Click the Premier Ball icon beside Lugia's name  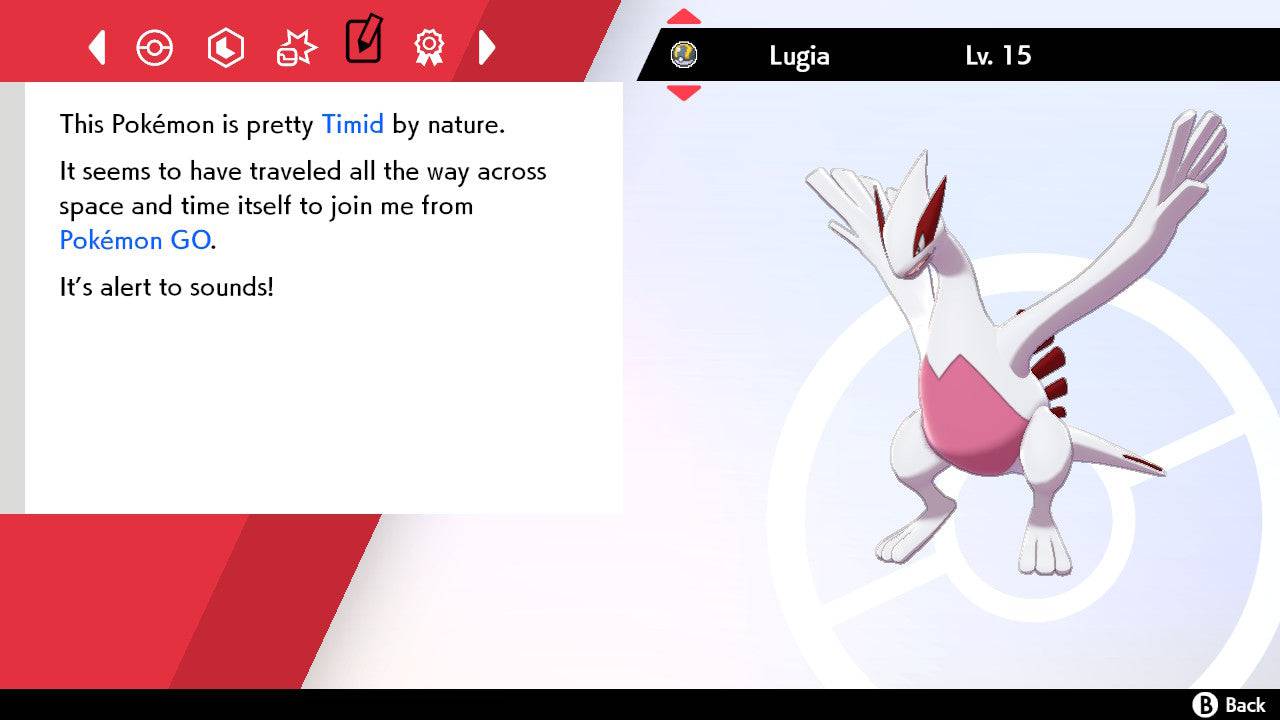click(x=684, y=57)
